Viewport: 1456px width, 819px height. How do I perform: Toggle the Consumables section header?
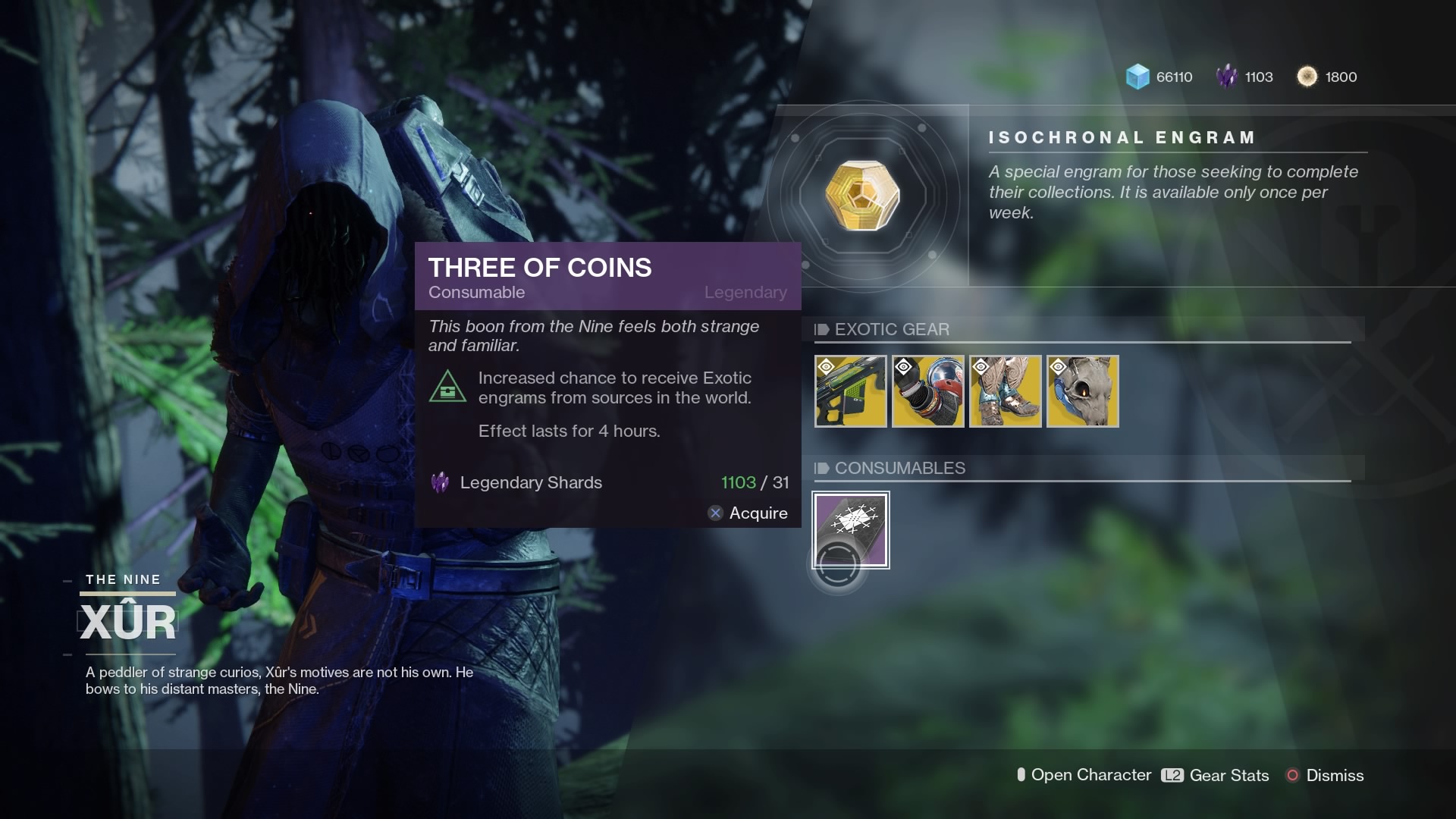pos(899,468)
